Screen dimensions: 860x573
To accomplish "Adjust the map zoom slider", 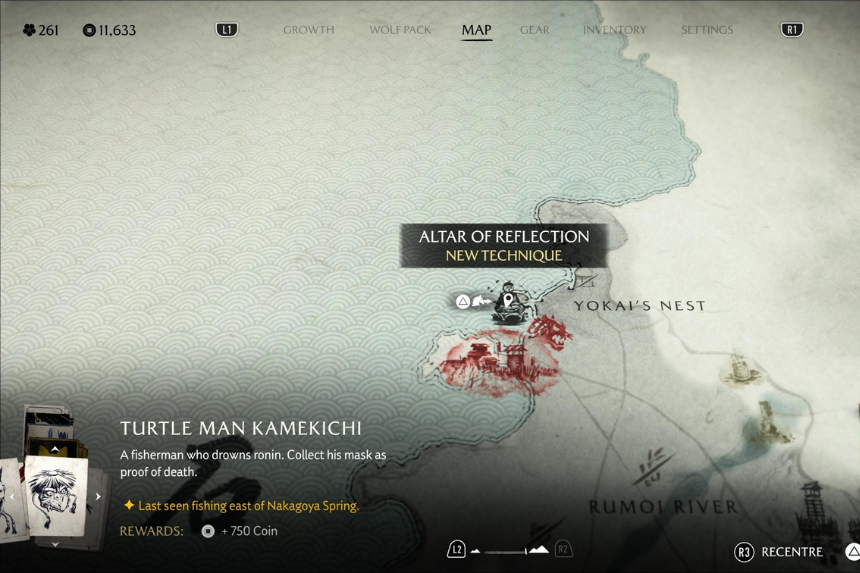I will [509, 550].
